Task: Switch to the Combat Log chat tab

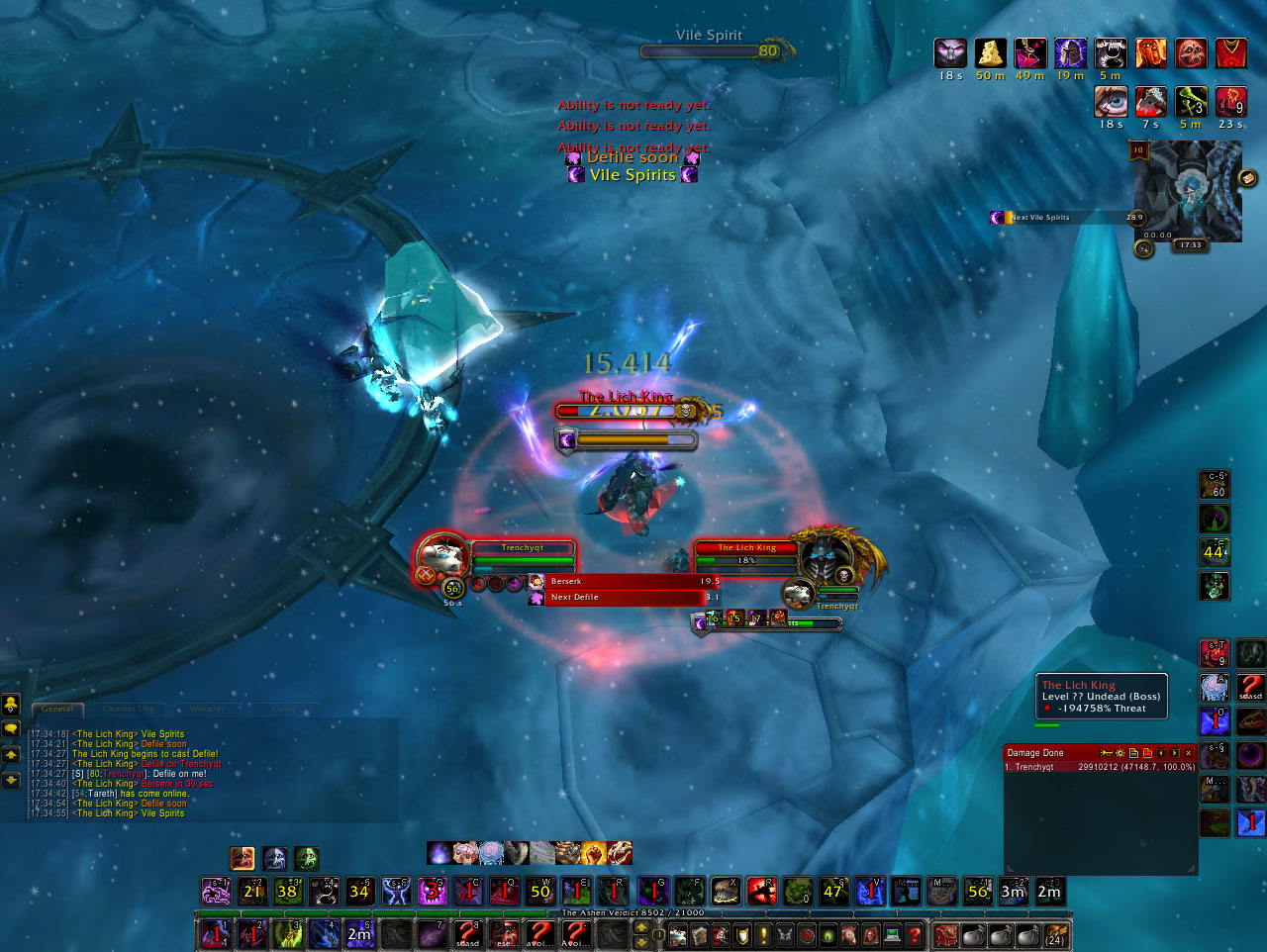Action: tap(129, 709)
